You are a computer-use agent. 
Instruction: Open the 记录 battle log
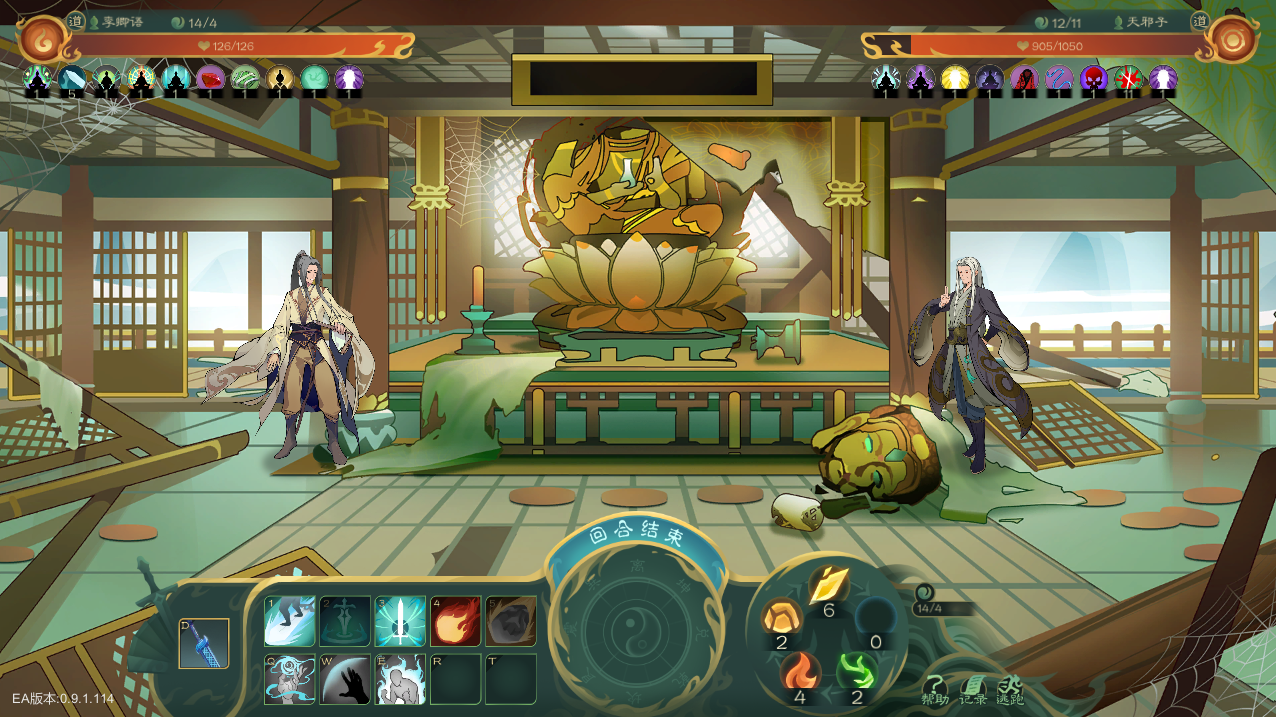[x=973, y=689]
